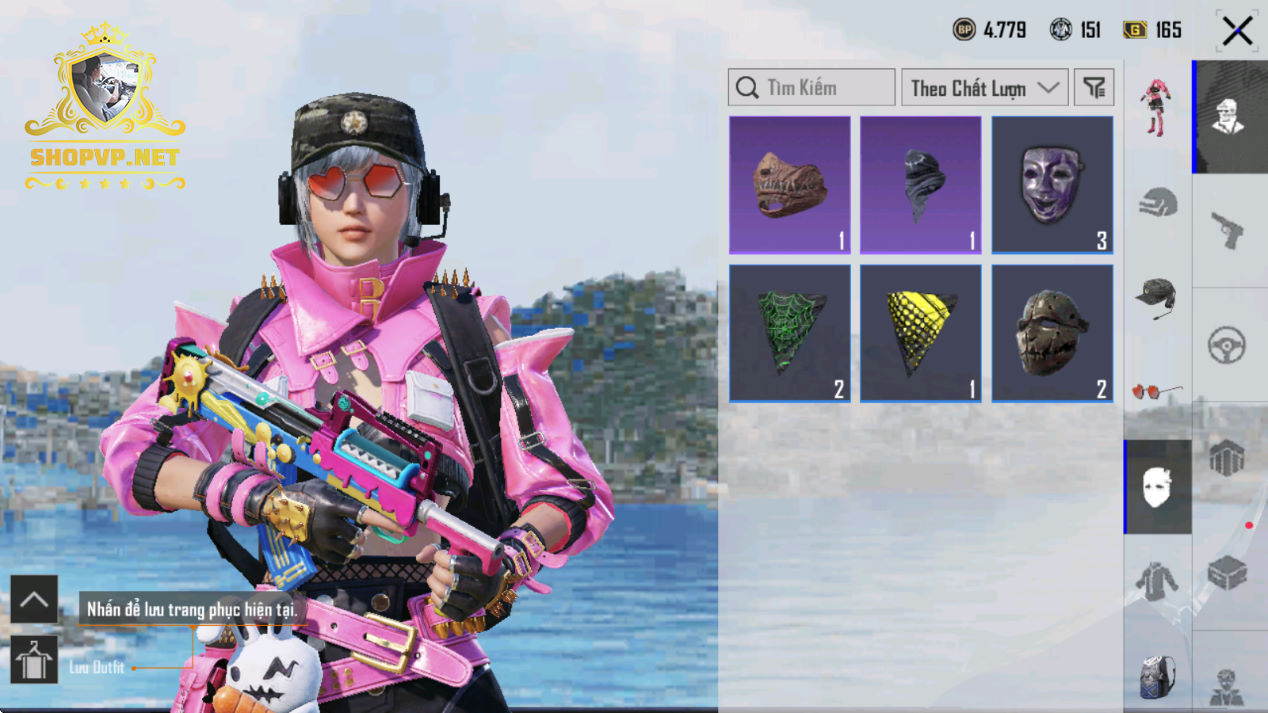Select the black scarf face cover
The image size is (1268, 713).
click(x=921, y=185)
